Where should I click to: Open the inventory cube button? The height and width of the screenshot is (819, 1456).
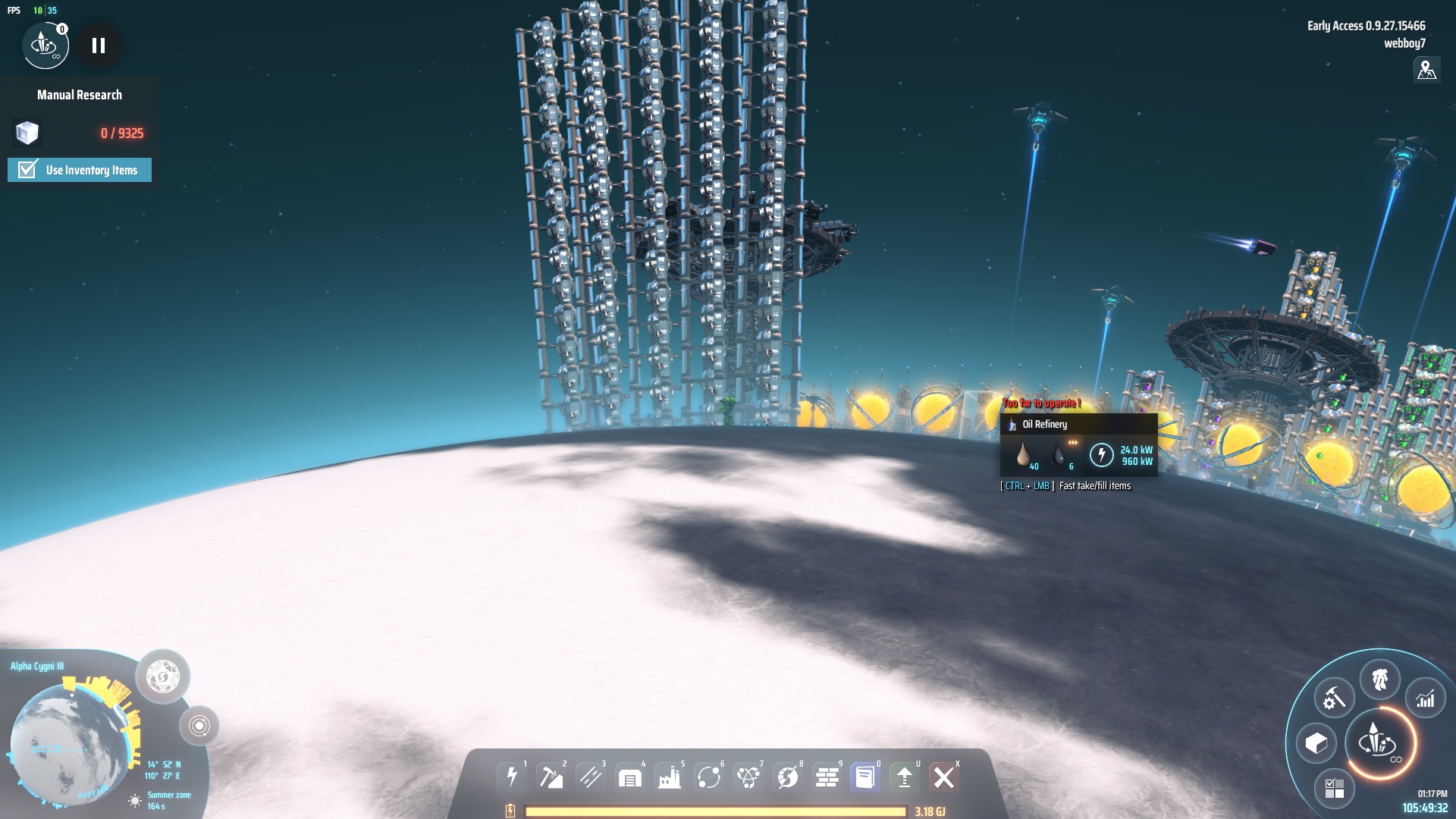pyautogui.click(x=1316, y=743)
